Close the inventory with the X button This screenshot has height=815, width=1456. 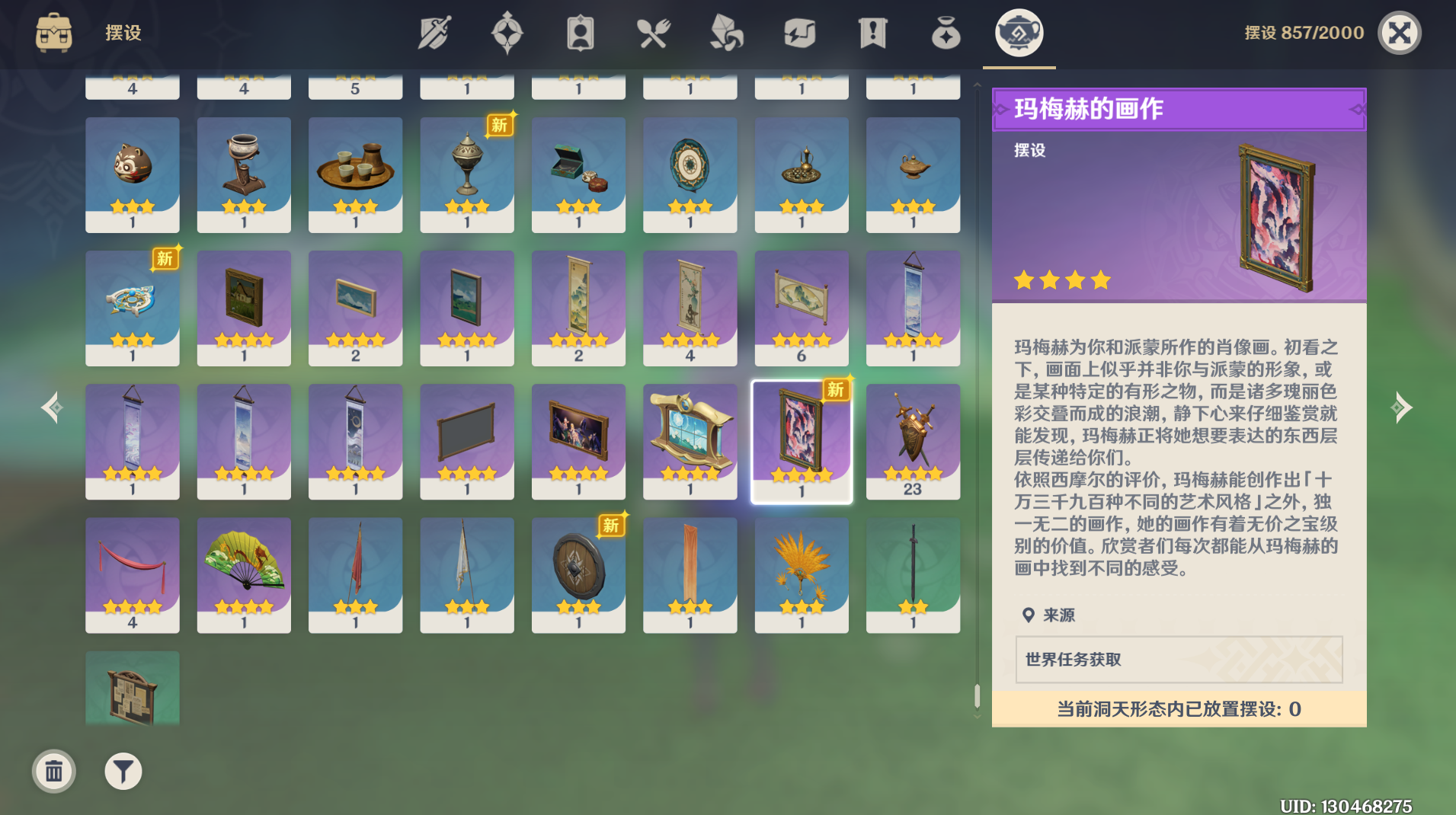(x=1400, y=32)
